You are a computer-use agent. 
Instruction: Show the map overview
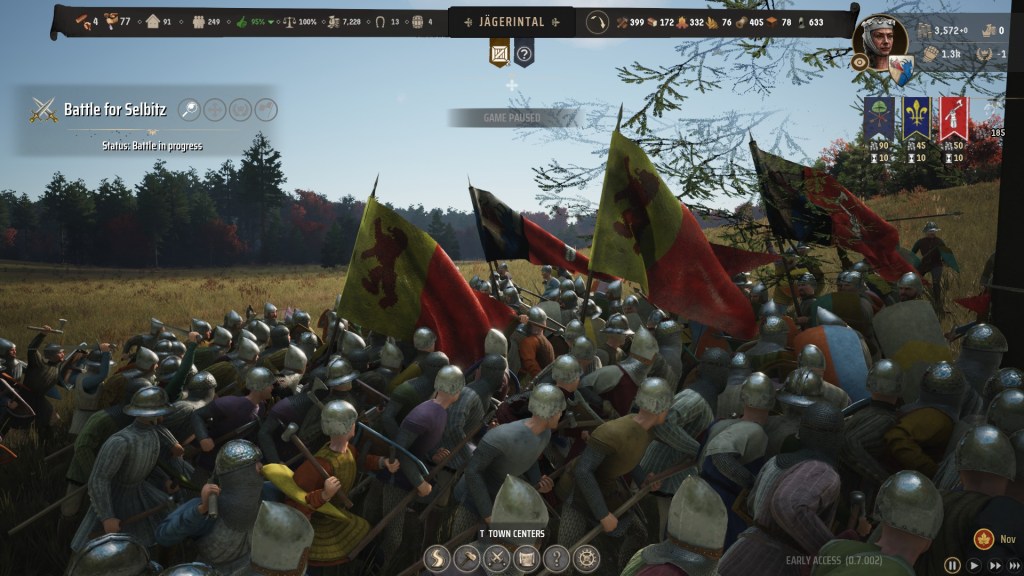[526, 558]
